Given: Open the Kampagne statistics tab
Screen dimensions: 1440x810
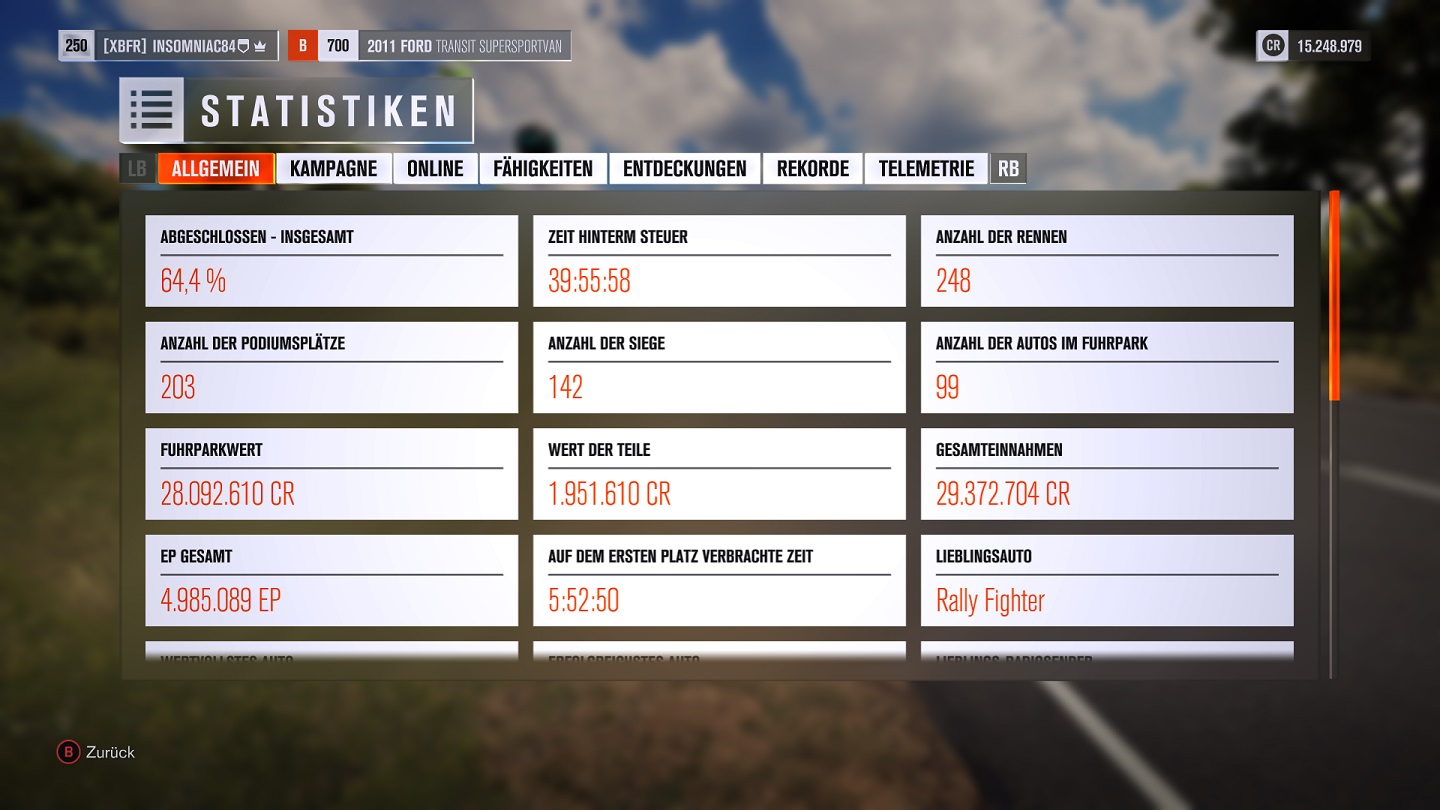Looking at the screenshot, I should 333,168.
